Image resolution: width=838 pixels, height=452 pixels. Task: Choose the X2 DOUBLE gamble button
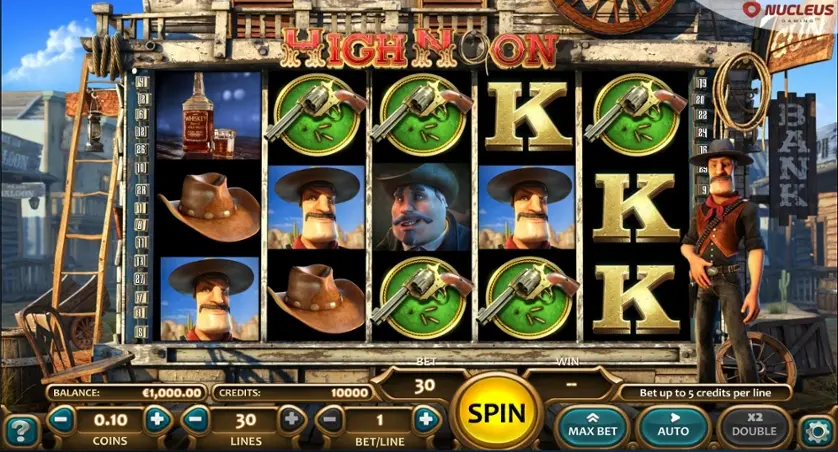[x=754, y=425]
